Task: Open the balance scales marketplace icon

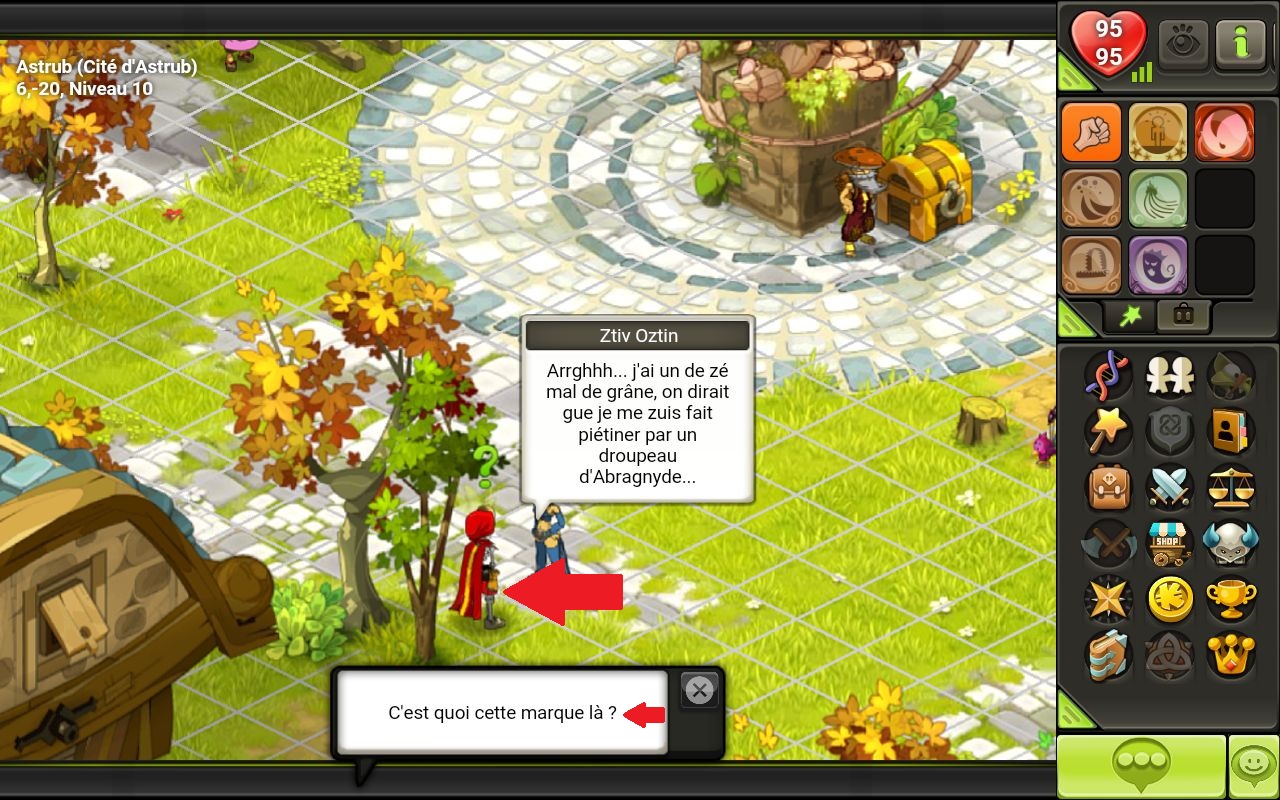Action: pos(1231,488)
